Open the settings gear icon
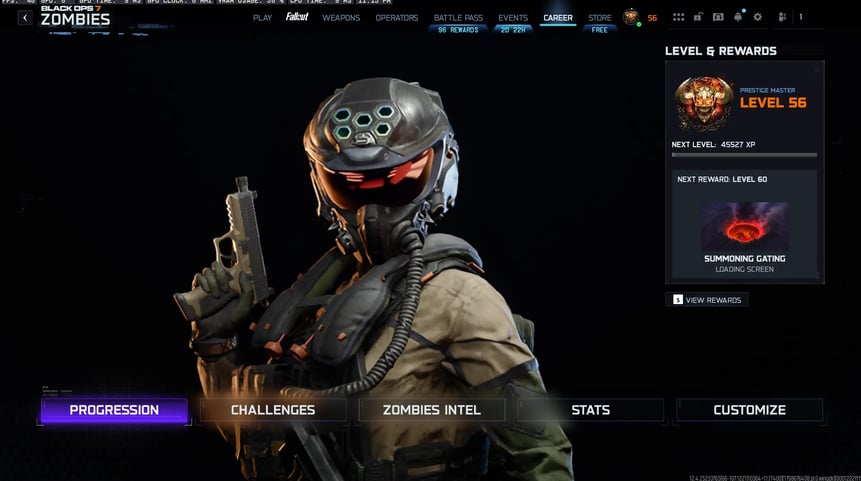 757,18
